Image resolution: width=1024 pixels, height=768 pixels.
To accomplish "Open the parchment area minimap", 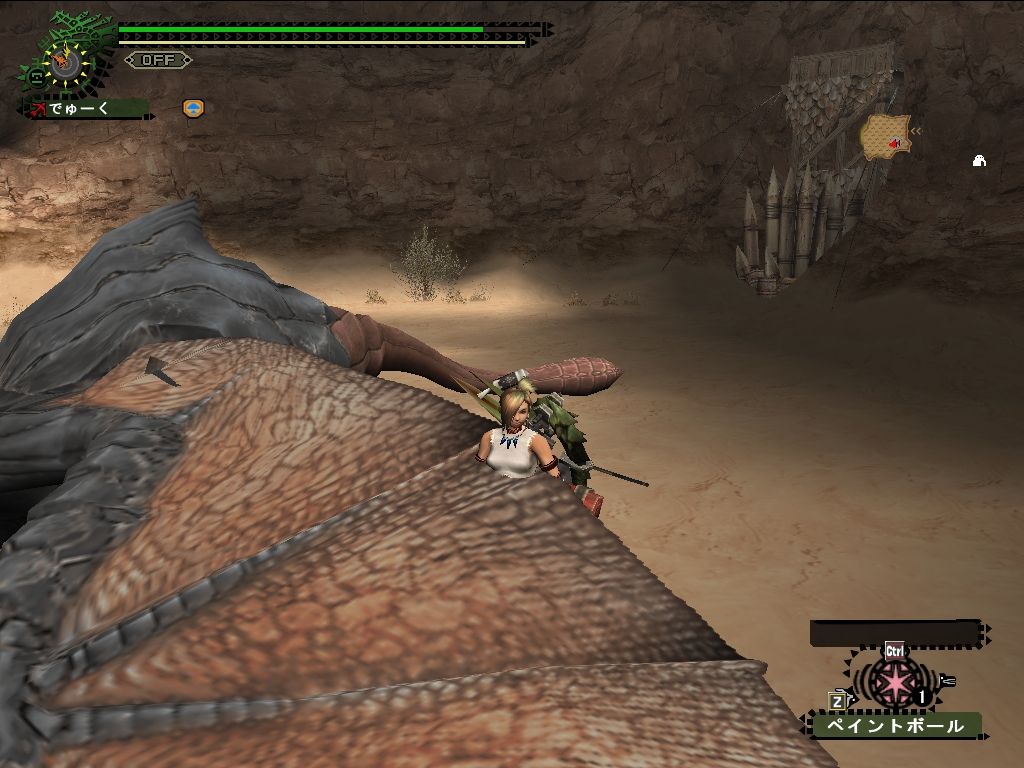I will (x=885, y=137).
